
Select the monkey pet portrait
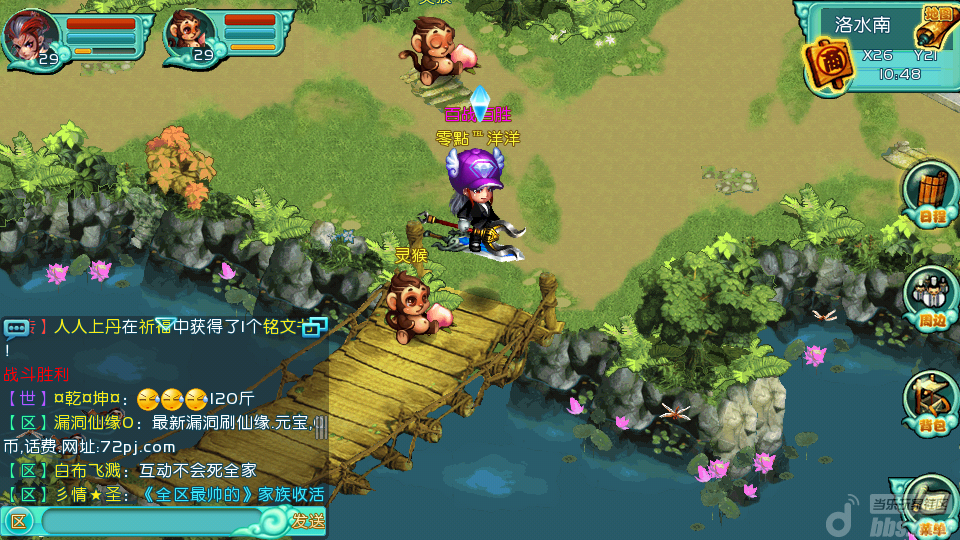[x=190, y=34]
